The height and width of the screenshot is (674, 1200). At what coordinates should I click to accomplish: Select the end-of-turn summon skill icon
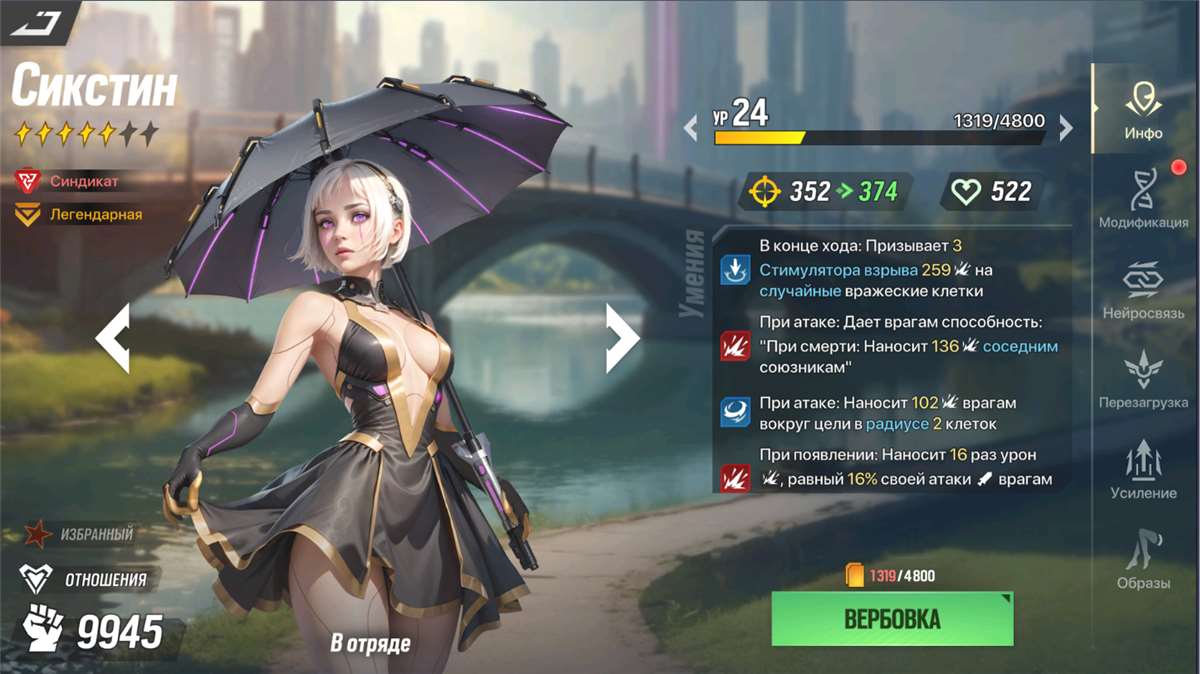click(x=733, y=269)
